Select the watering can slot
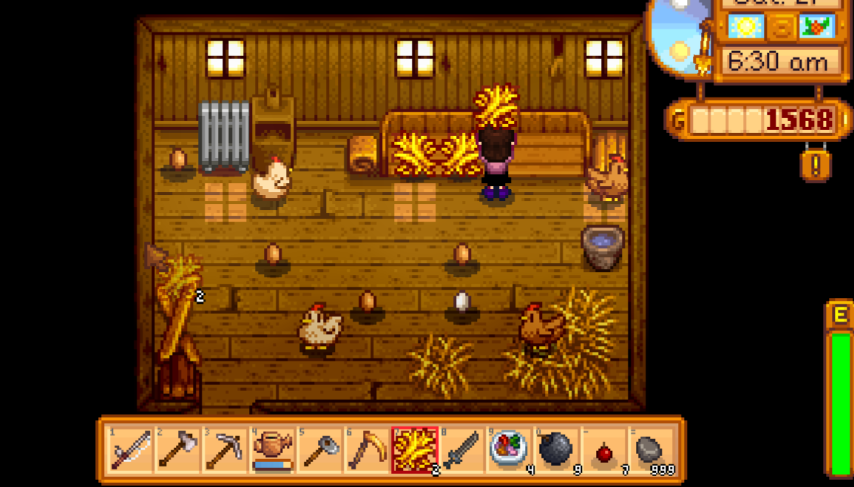854x487 pixels. pyautogui.click(x=272, y=450)
